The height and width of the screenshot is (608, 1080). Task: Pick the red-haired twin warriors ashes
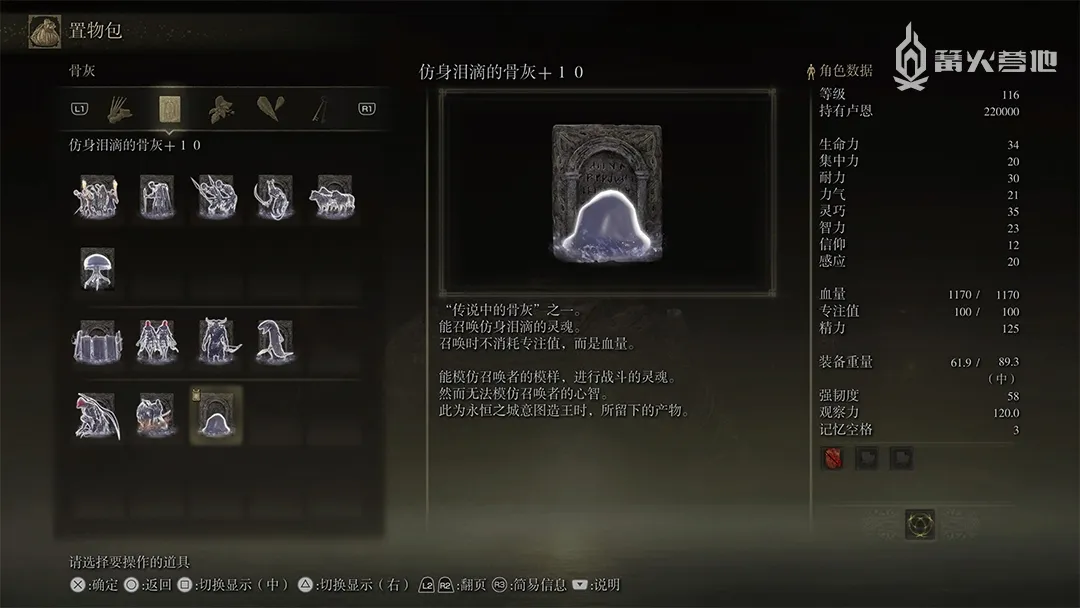tap(156, 341)
